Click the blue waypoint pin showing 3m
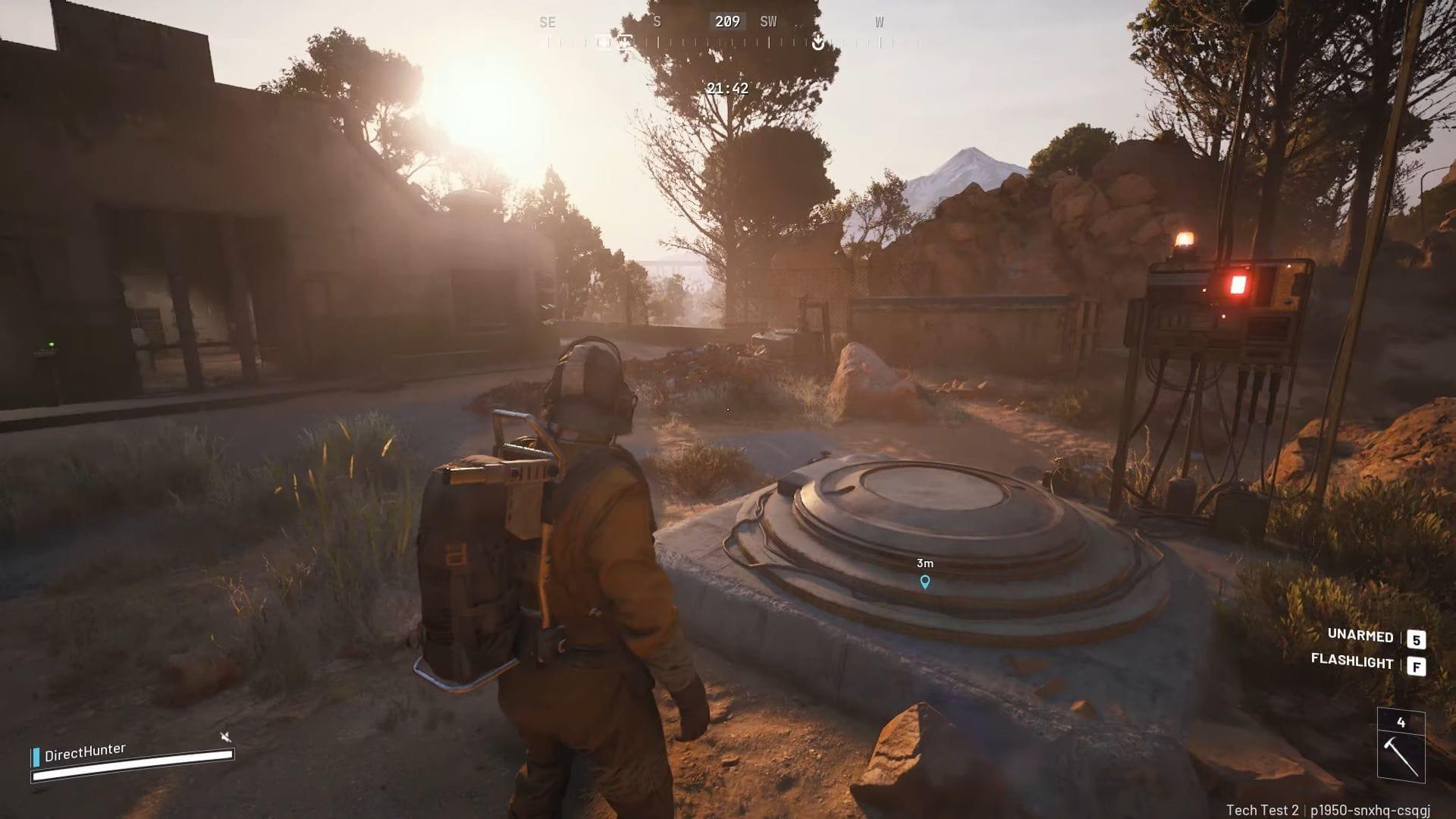This screenshot has height=819, width=1456. [x=924, y=581]
